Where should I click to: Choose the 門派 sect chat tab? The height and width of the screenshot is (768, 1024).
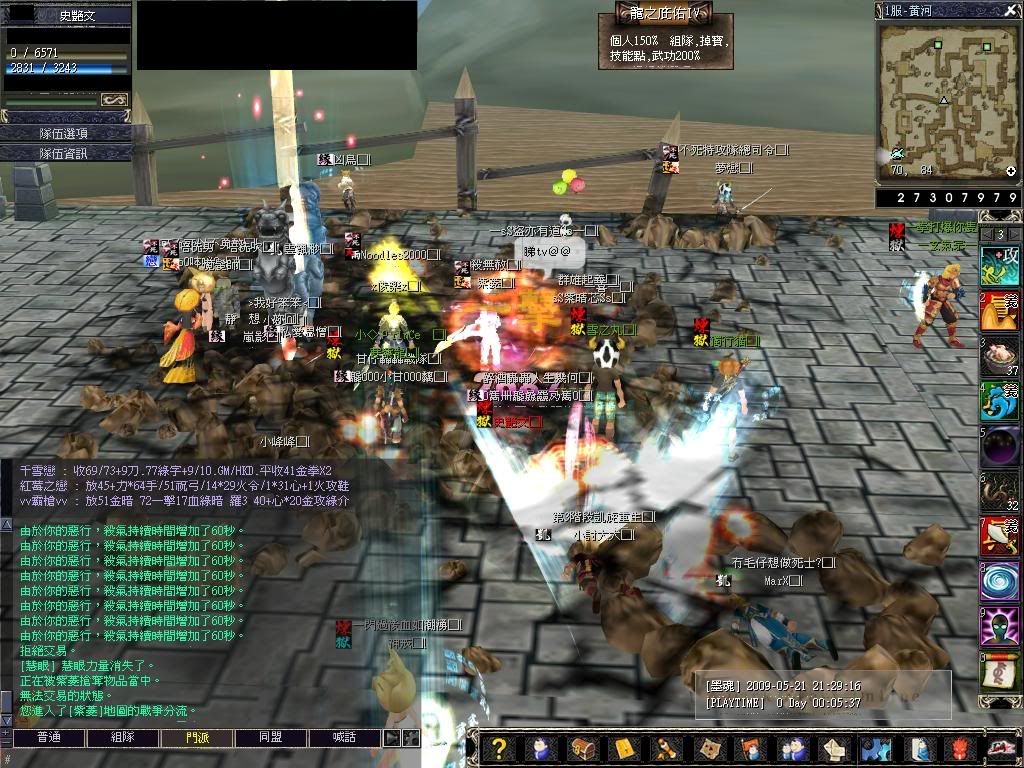point(197,737)
